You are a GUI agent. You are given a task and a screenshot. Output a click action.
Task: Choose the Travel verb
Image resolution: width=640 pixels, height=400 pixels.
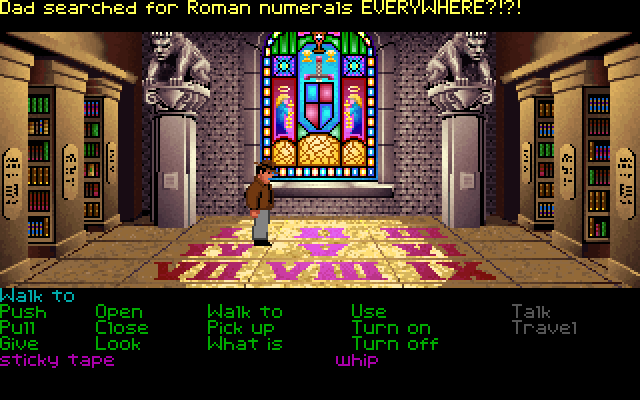point(544,328)
